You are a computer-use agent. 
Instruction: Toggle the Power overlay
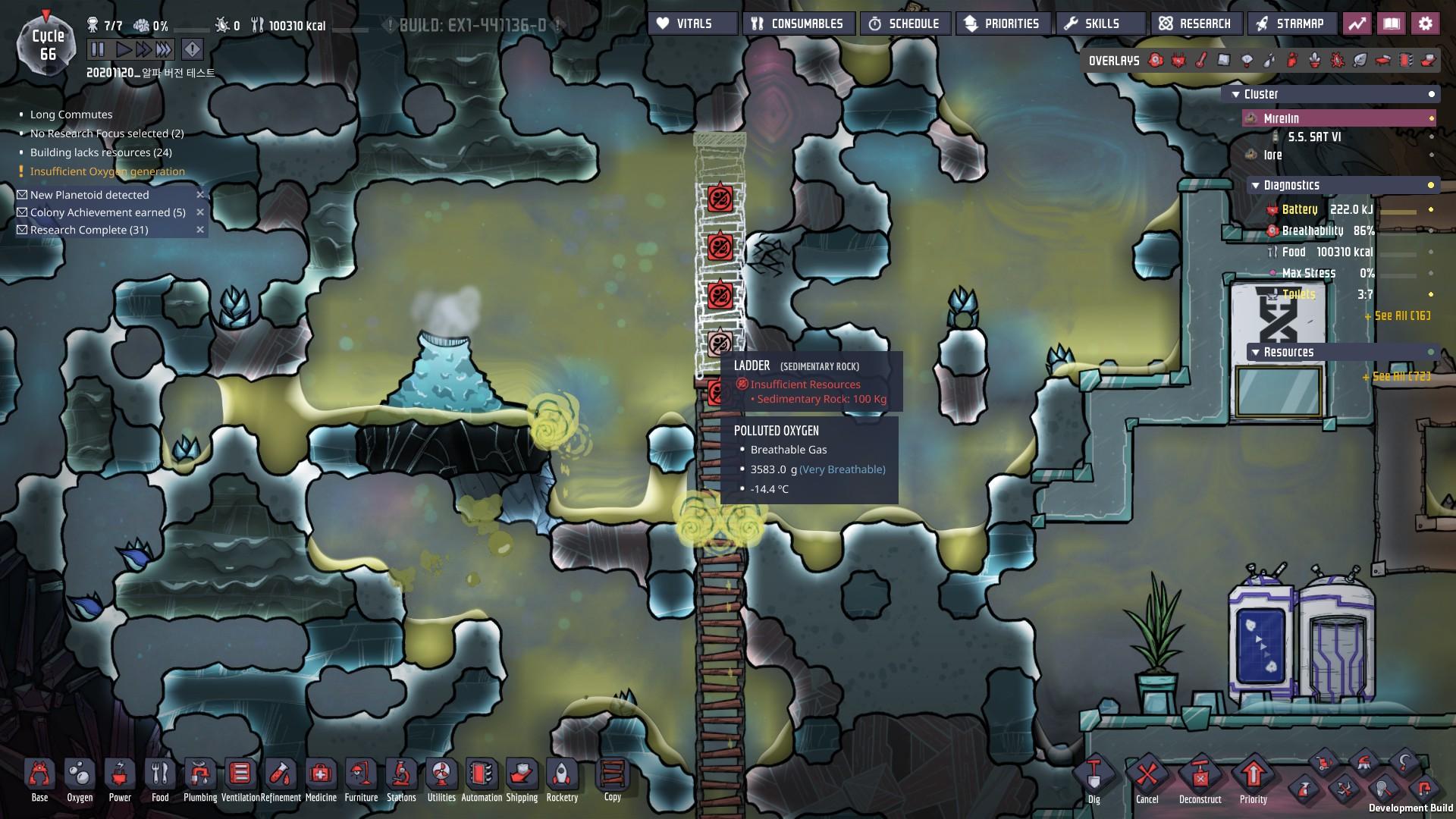point(1178,61)
